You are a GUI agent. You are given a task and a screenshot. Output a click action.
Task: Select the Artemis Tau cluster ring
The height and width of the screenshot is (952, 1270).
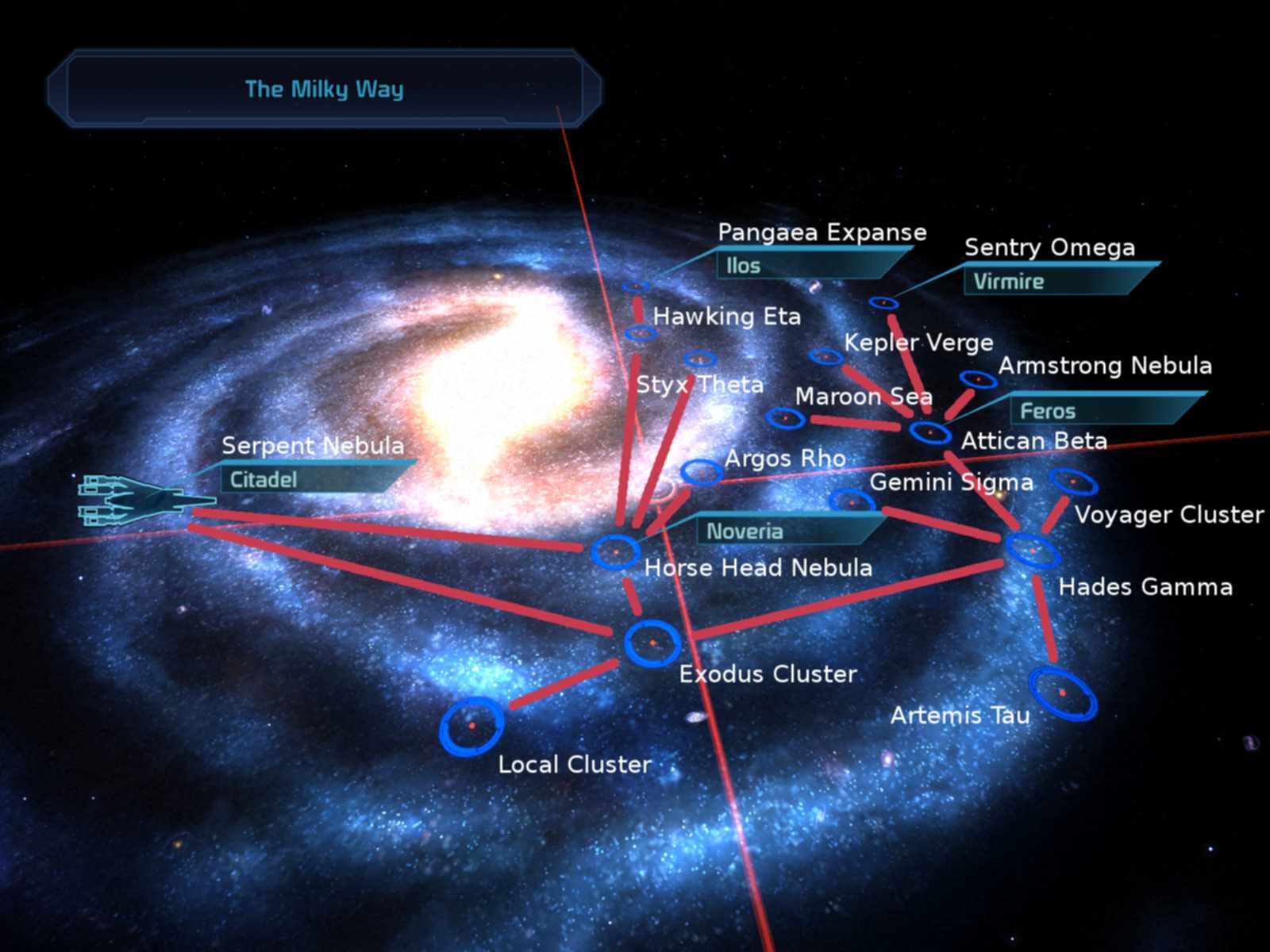click(1062, 693)
